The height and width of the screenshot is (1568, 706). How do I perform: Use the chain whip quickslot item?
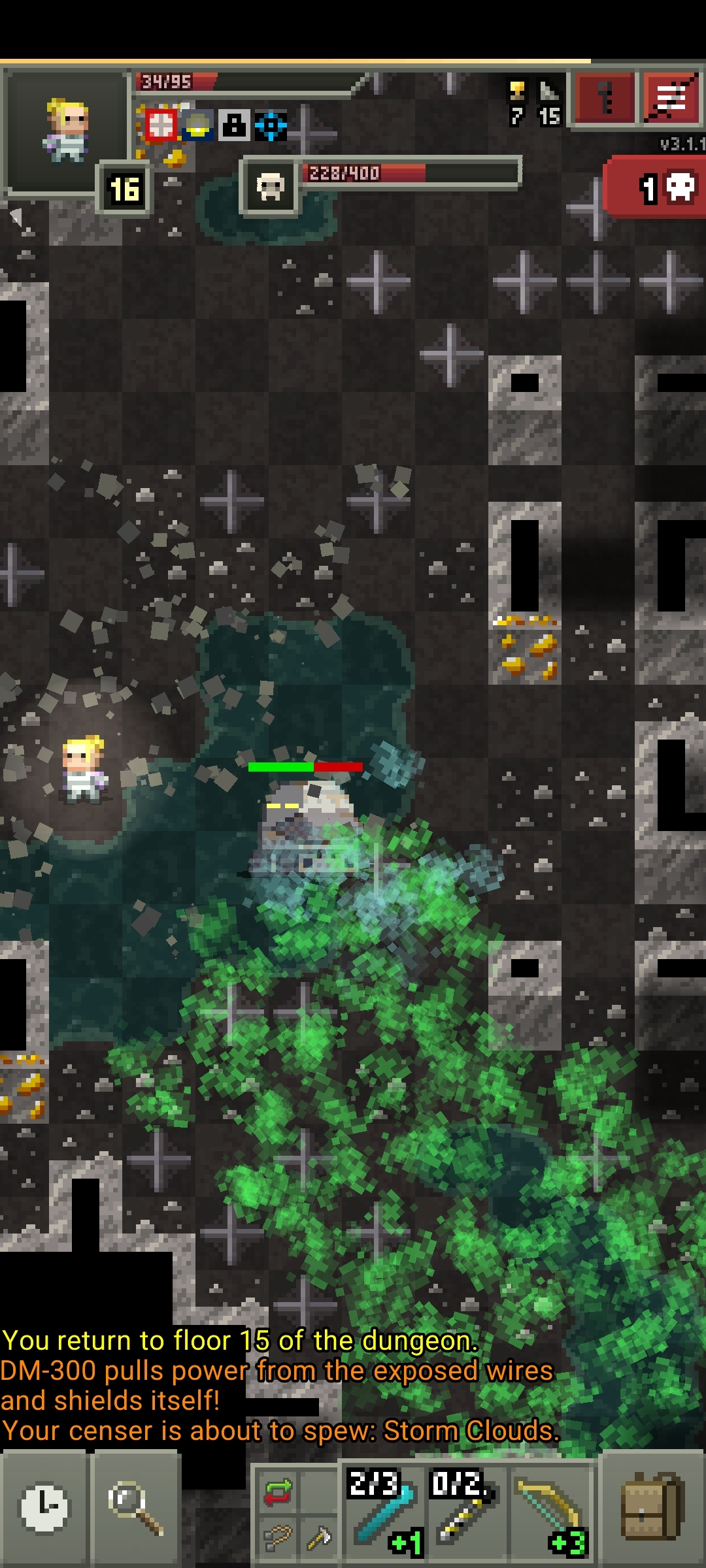[277, 1538]
